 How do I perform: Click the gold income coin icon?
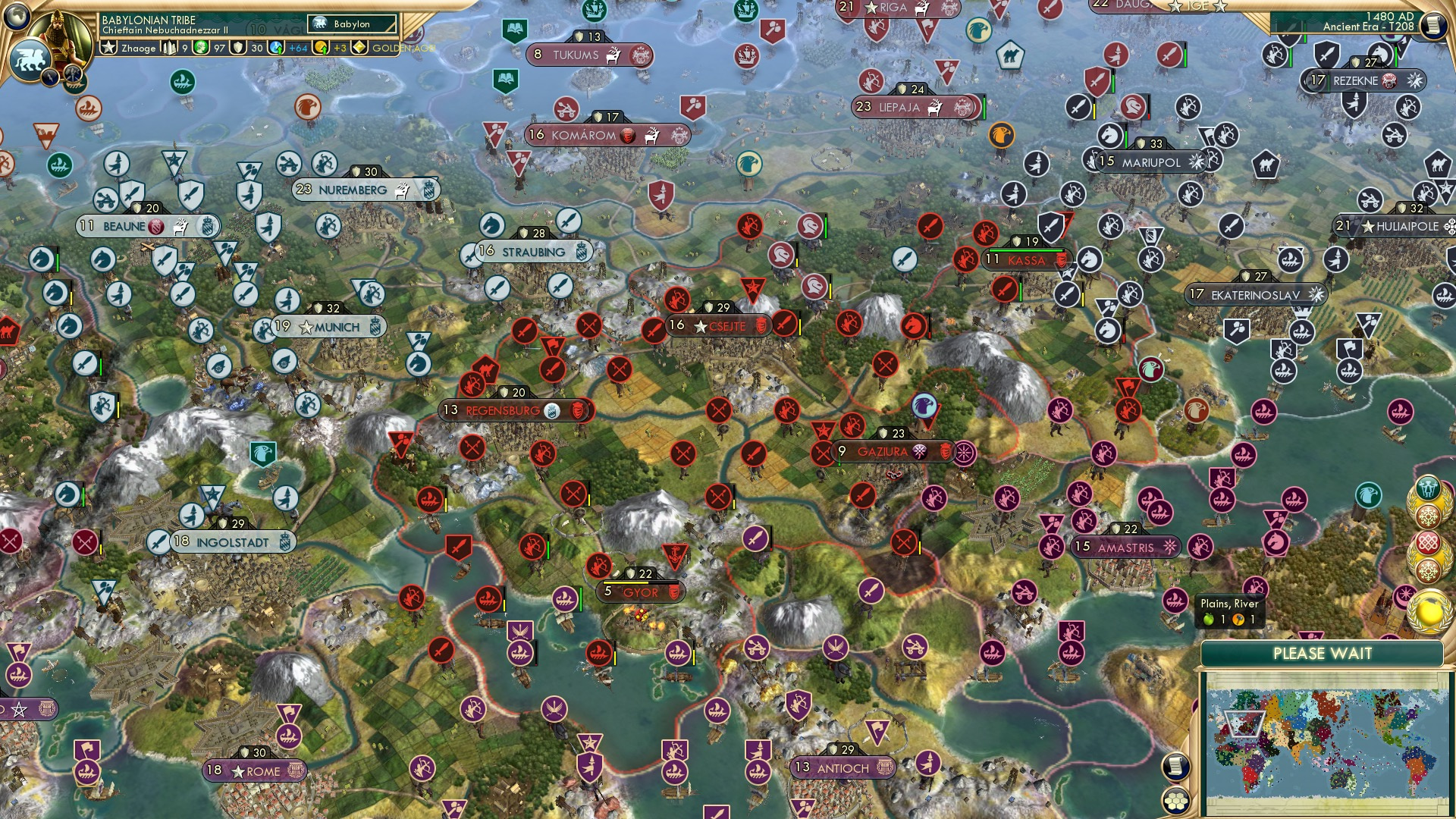[321, 48]
